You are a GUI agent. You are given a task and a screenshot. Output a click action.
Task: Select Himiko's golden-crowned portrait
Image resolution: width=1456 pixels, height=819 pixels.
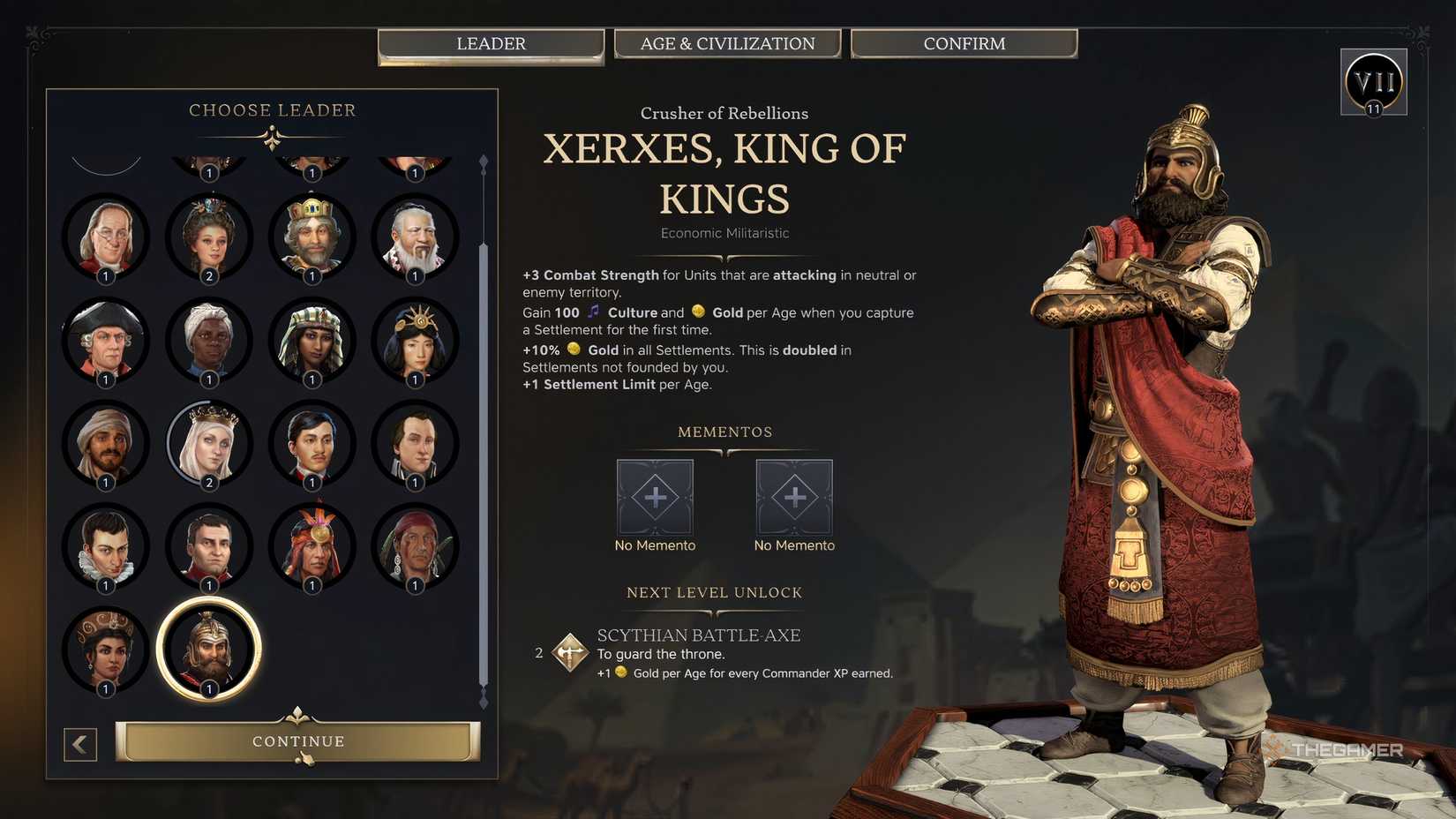pos(415,341)
